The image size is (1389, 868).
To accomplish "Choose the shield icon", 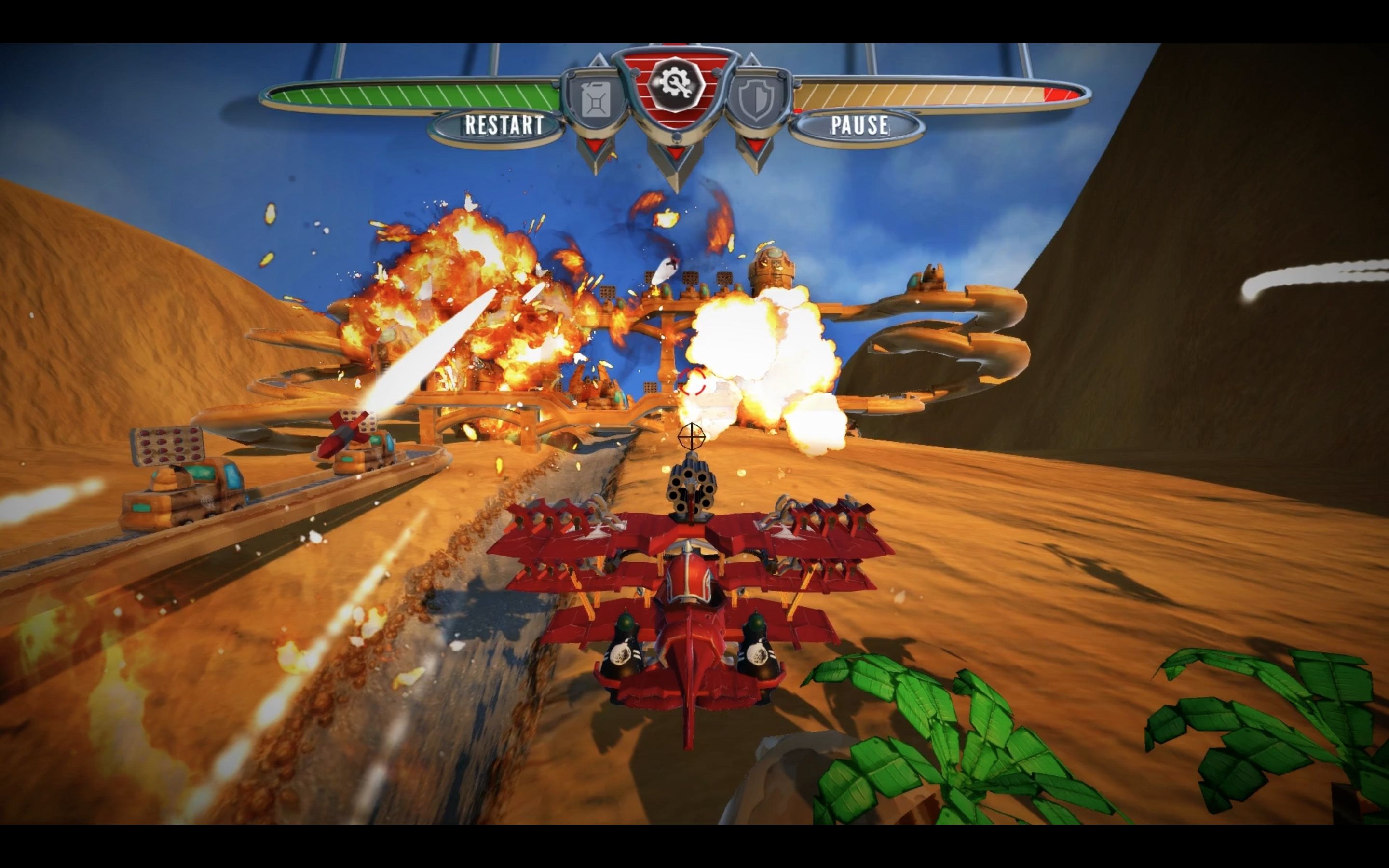I will (756, 101).
